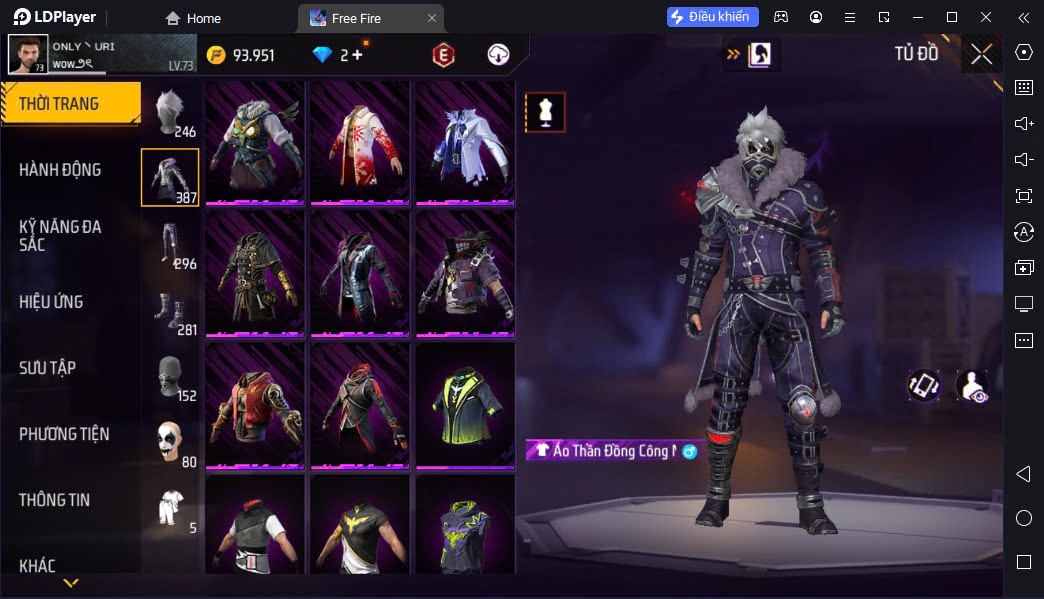Open the skull face paint subcategory
Viewport: 1044px width, 599px height.
pos(171,442)
